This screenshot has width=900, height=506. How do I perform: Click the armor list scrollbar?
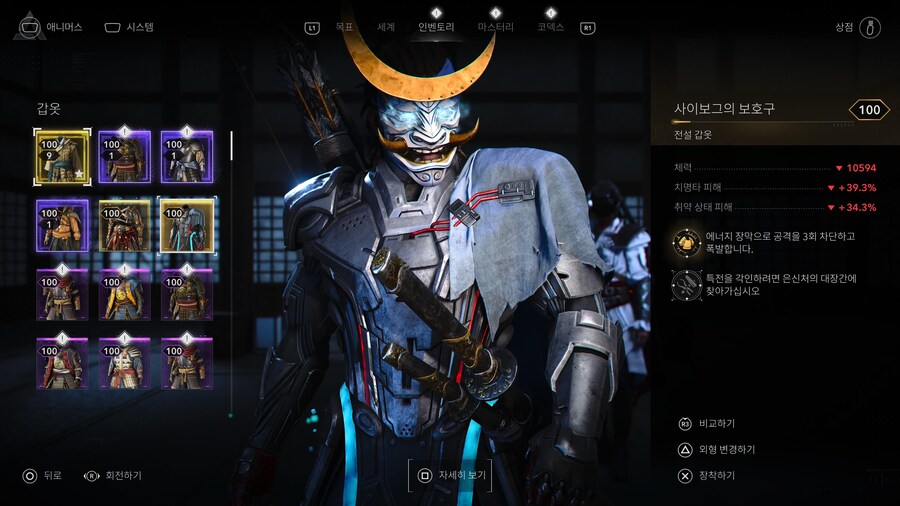(231, 146)
